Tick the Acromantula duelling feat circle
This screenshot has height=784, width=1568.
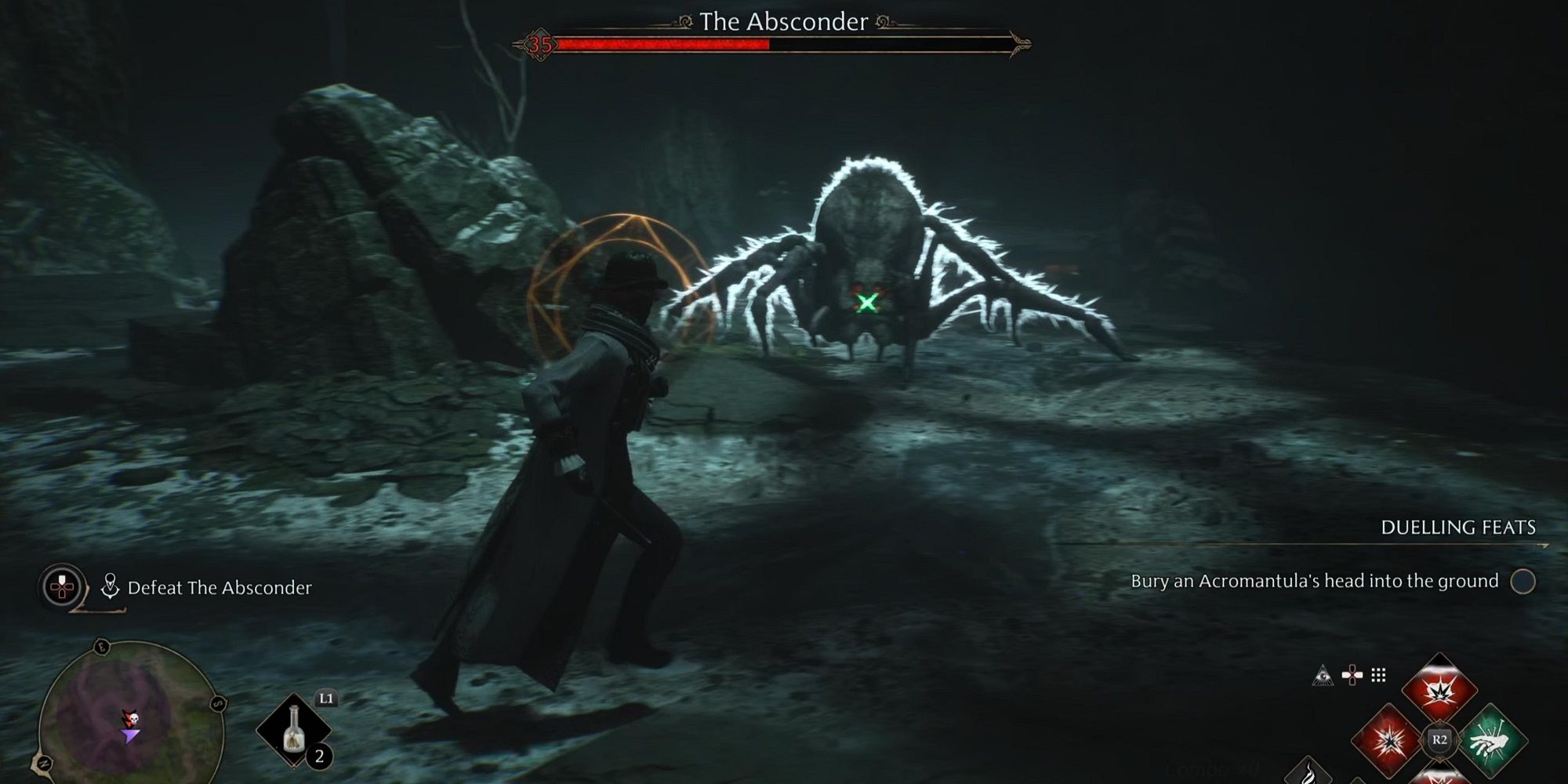pos(1523,582)
